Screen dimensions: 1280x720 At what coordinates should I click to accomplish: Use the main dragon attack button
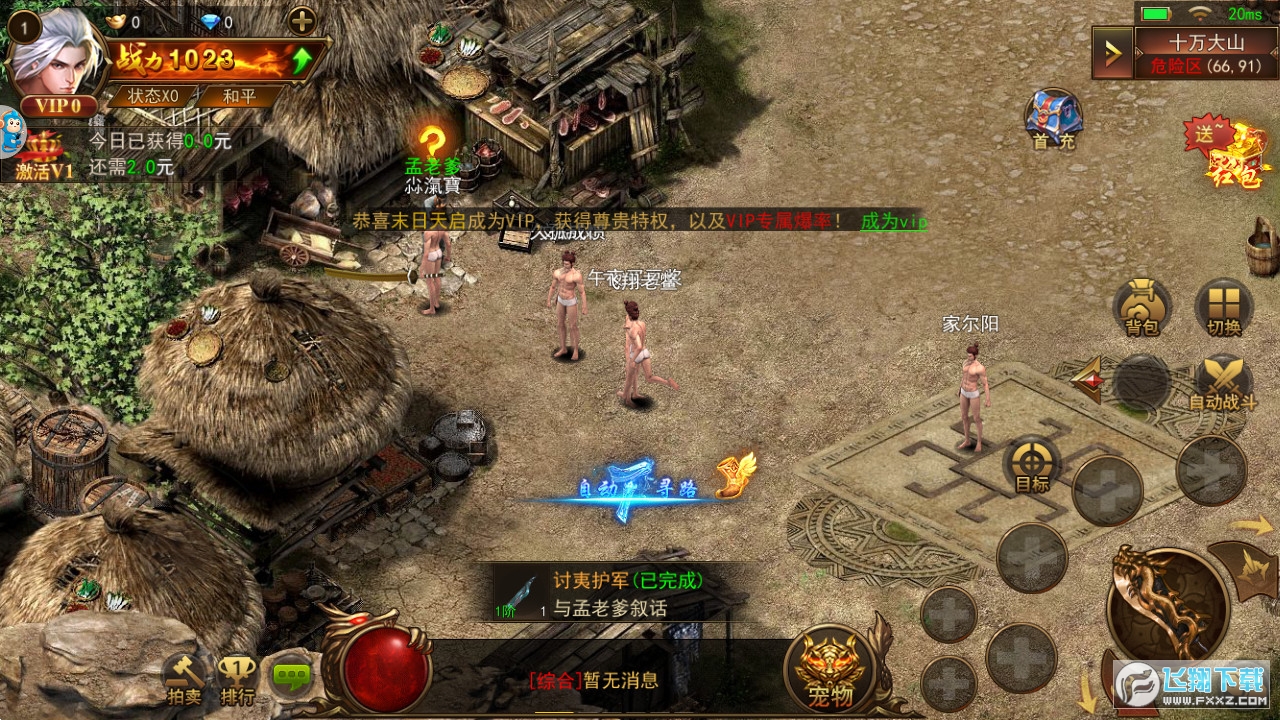pyautogui.click(x=1167, y=603)
